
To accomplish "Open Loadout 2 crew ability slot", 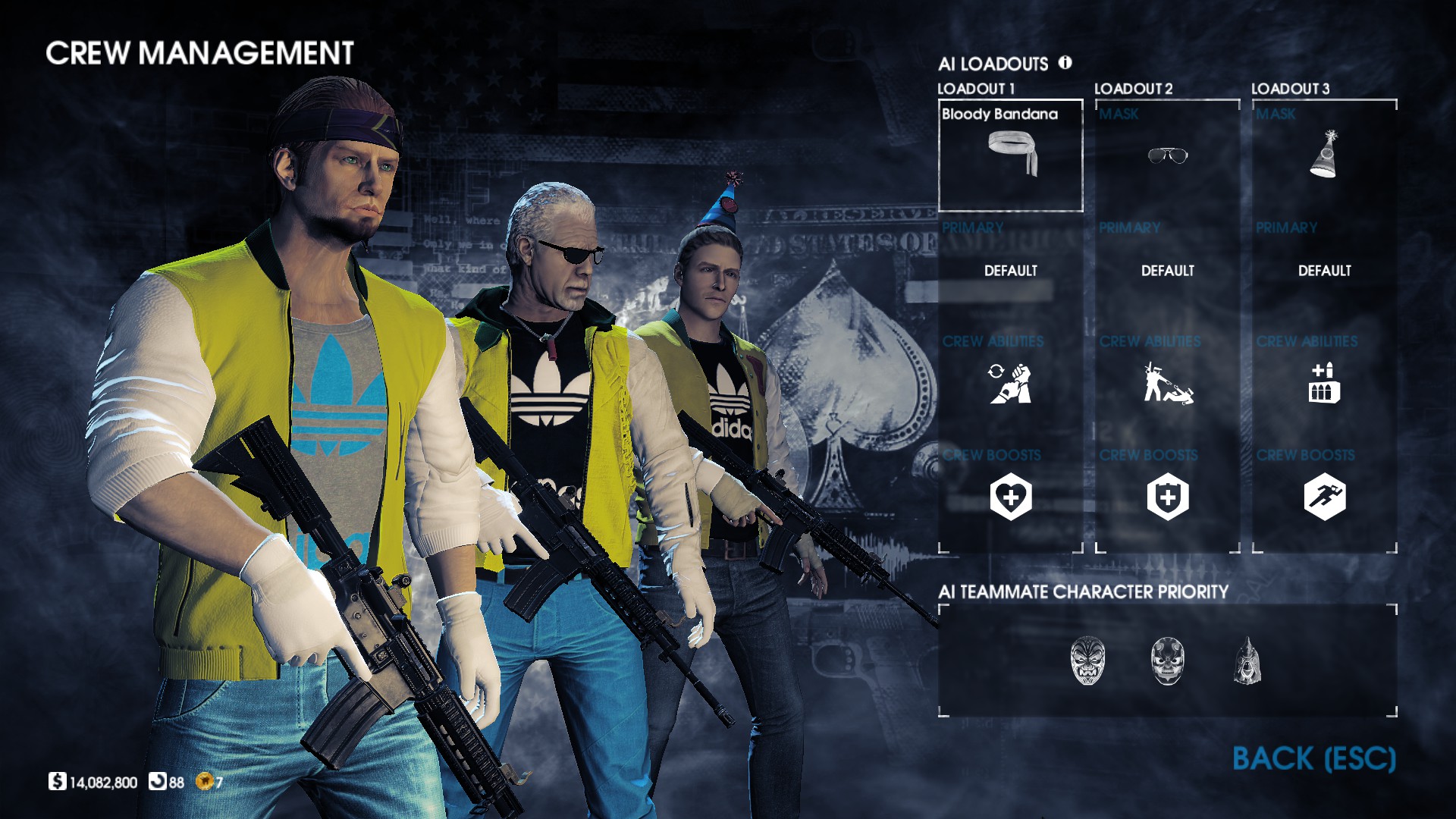I will [1167, 383].
